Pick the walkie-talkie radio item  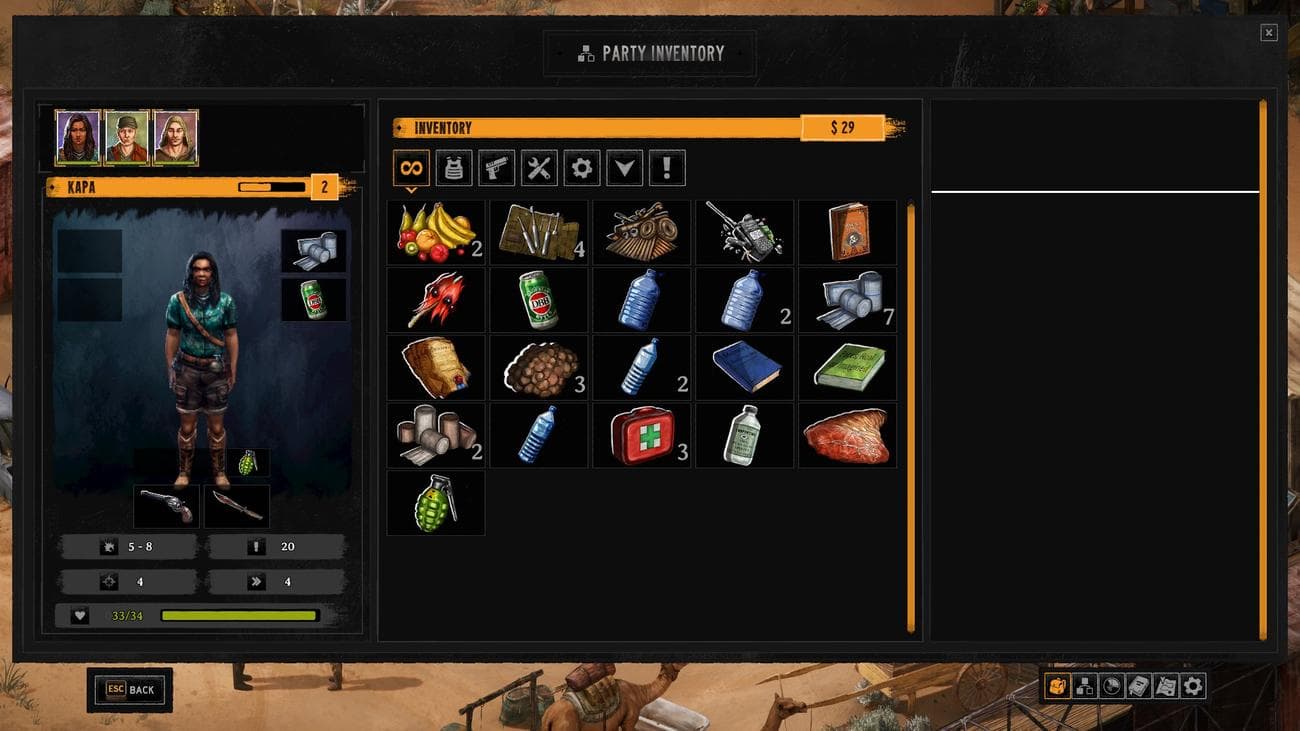click(745, 232)
